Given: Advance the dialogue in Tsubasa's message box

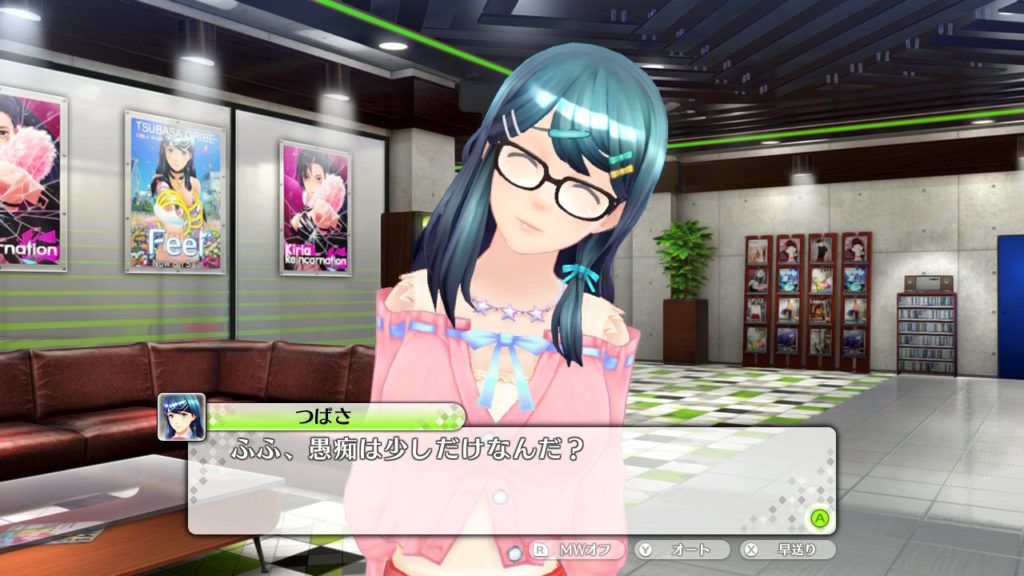Looking at the screenshot, I should point(819,518).
